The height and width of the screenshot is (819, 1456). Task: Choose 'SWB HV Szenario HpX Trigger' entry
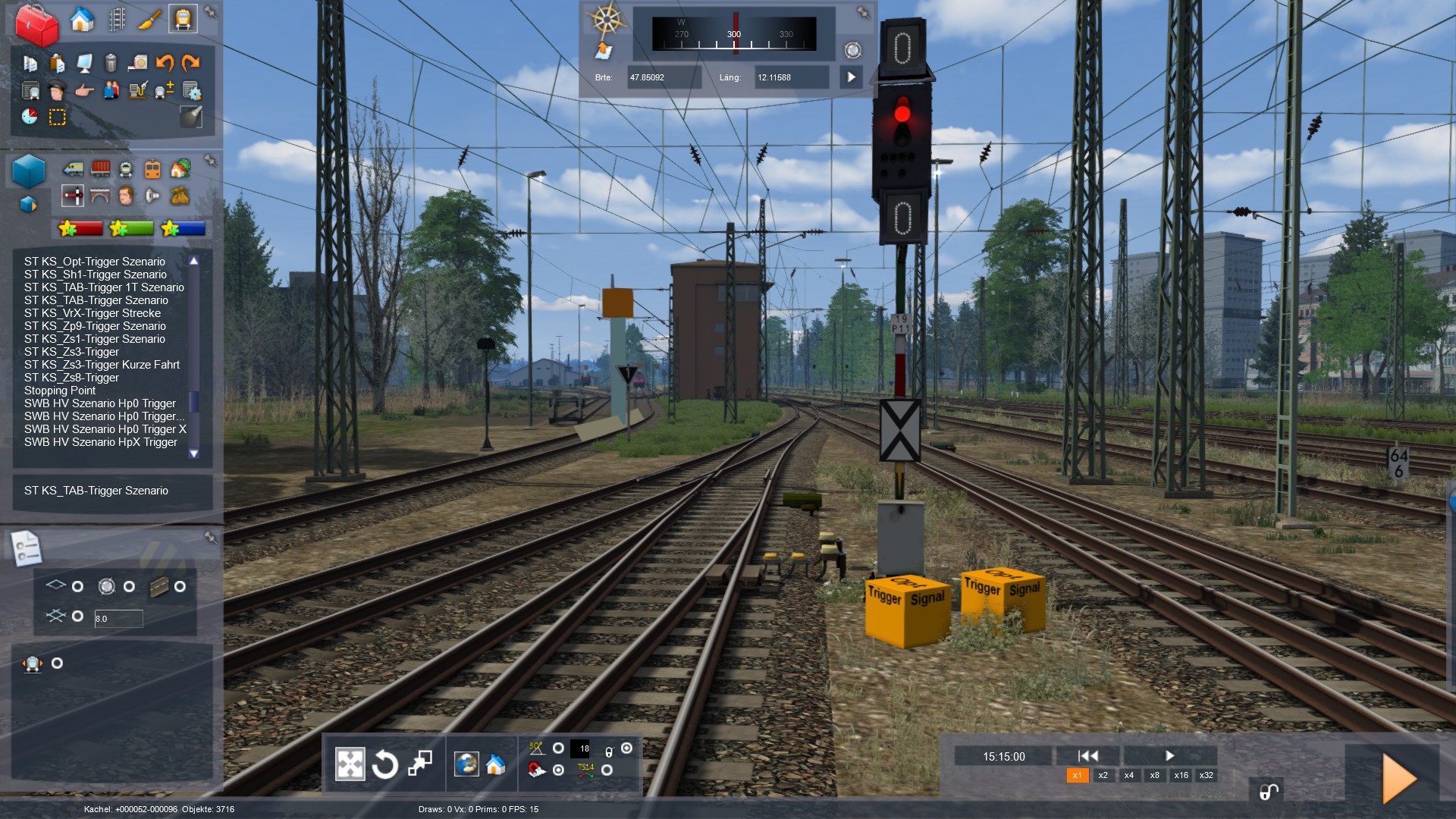pos(101,442)
